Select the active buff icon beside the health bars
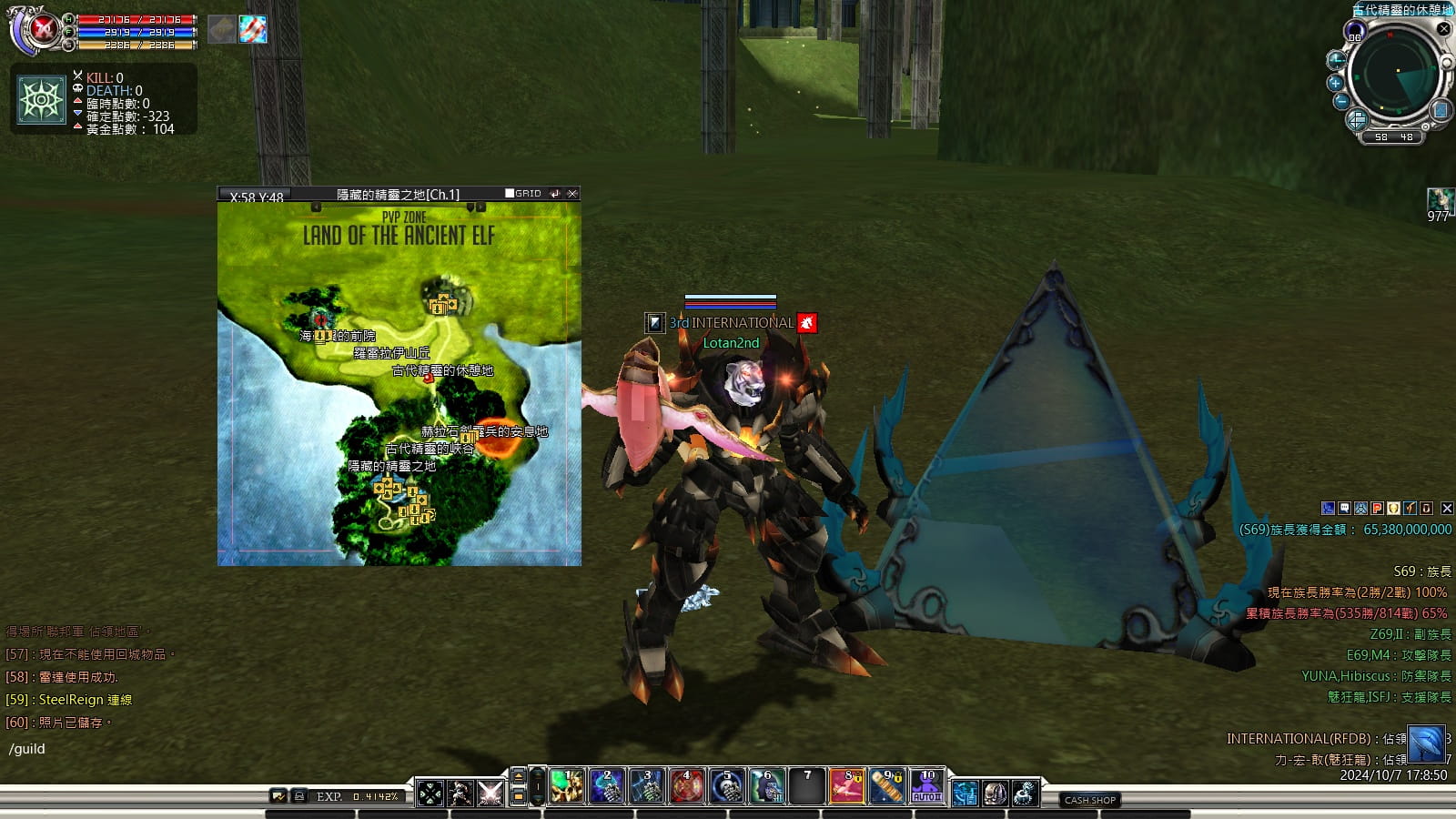 pos(253,29)
